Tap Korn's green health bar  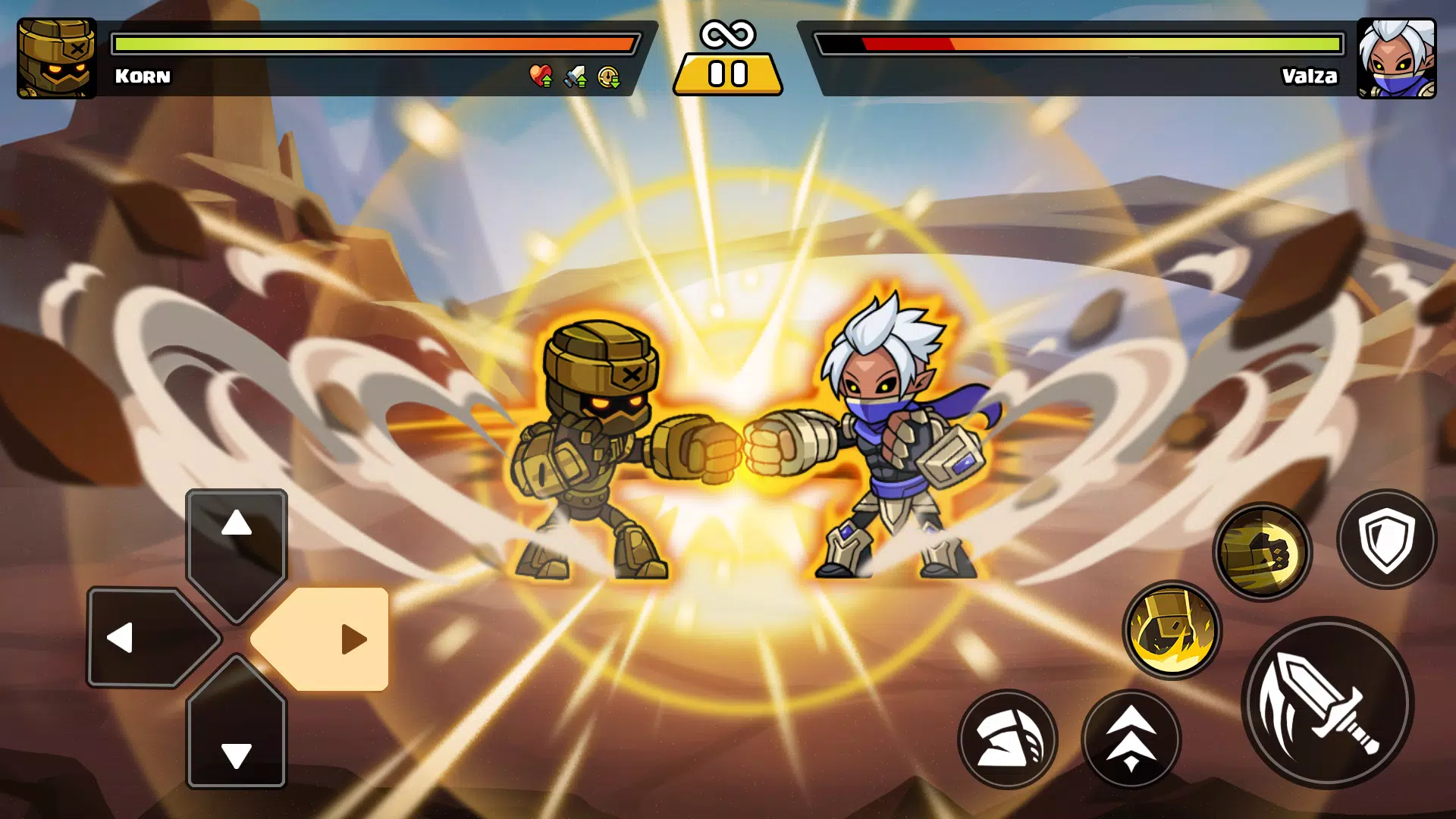303,43
